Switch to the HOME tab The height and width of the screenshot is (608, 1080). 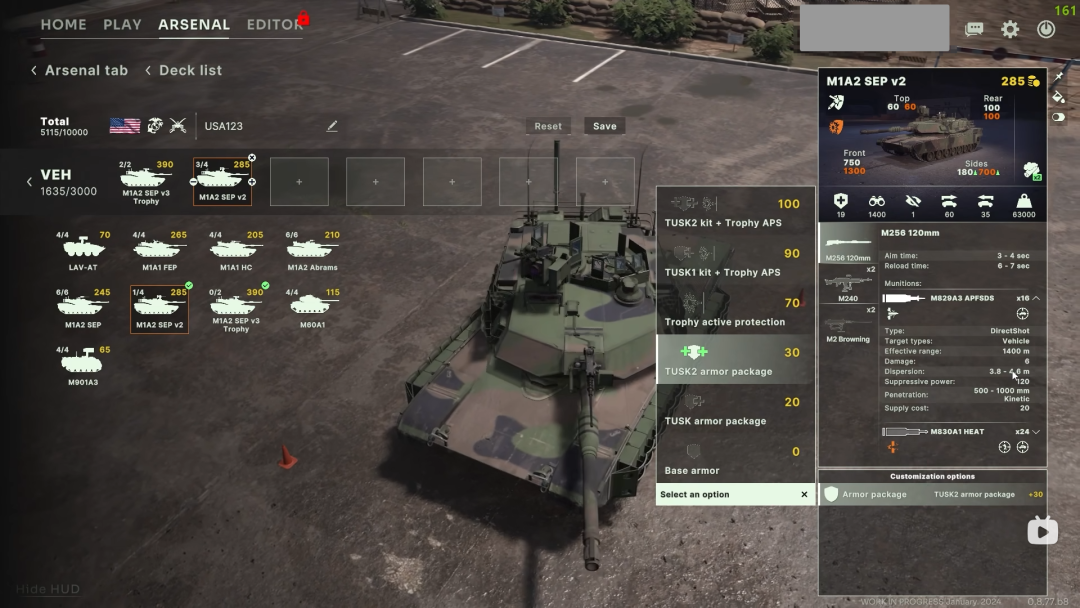tap(63, 24)
